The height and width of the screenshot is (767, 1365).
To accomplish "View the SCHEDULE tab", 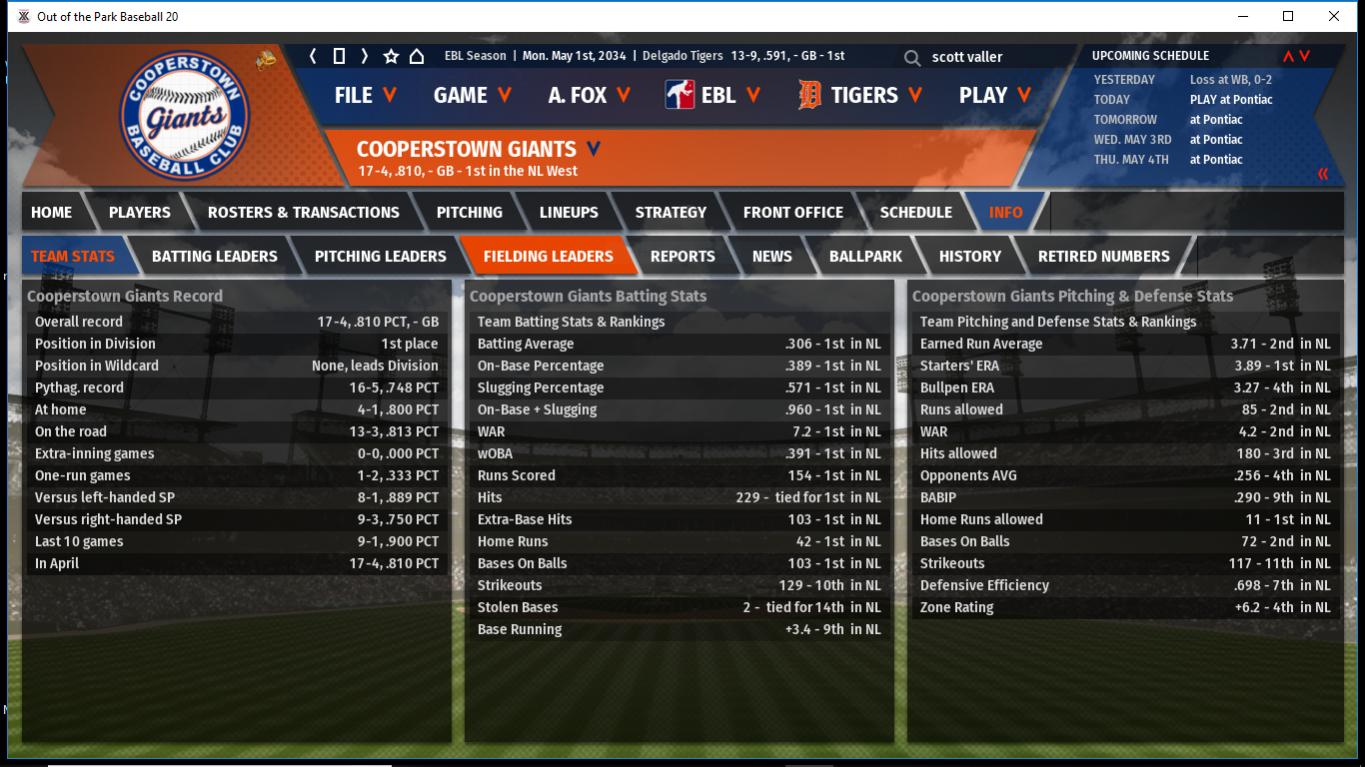I will pos(915,212).
